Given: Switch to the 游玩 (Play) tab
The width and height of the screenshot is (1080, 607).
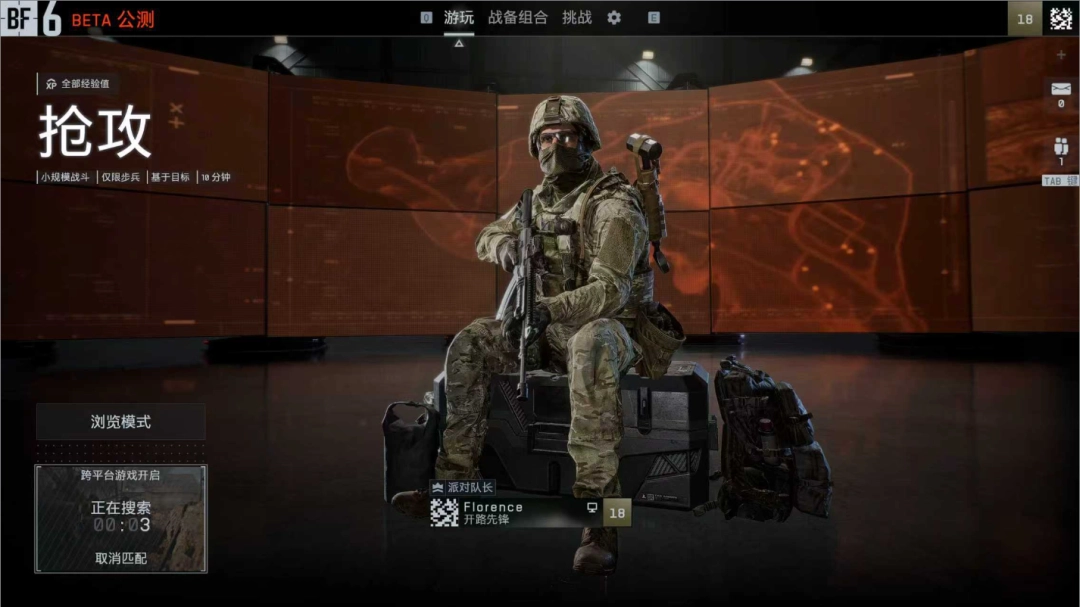Looking at the screenshot, I should click(459, 18).
